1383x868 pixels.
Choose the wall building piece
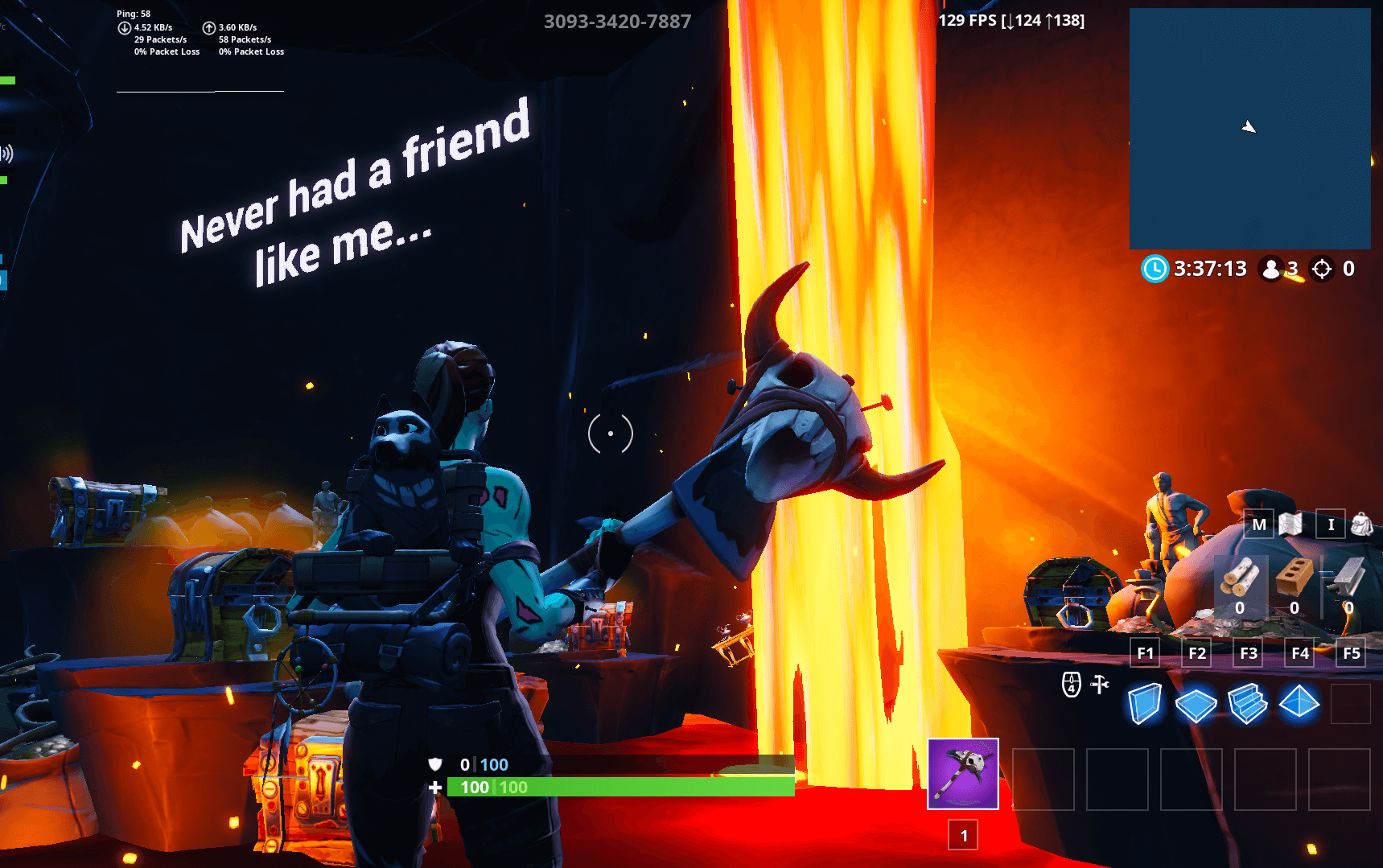point(1144,704)
